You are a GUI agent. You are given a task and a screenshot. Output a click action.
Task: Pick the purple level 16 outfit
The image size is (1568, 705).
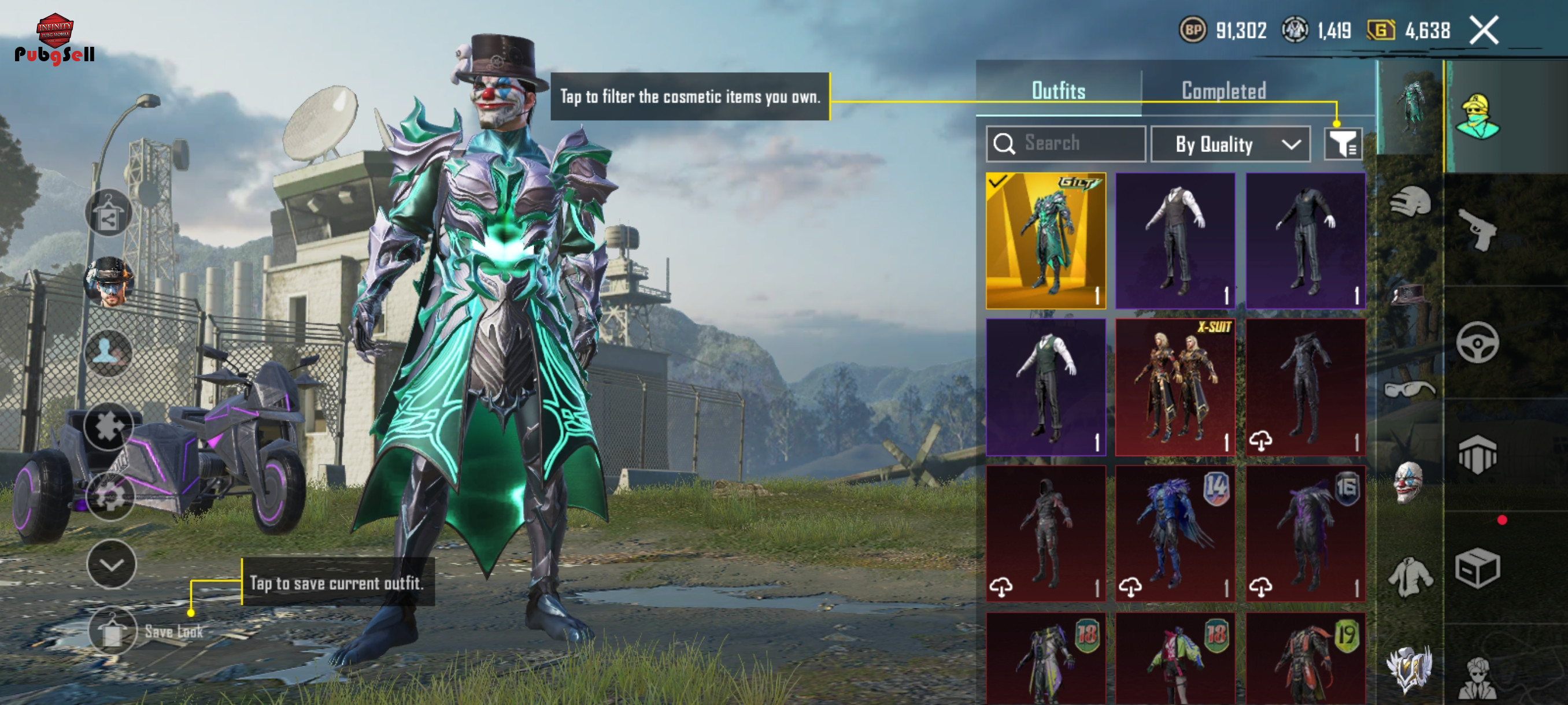click(x=1305, y=534)
